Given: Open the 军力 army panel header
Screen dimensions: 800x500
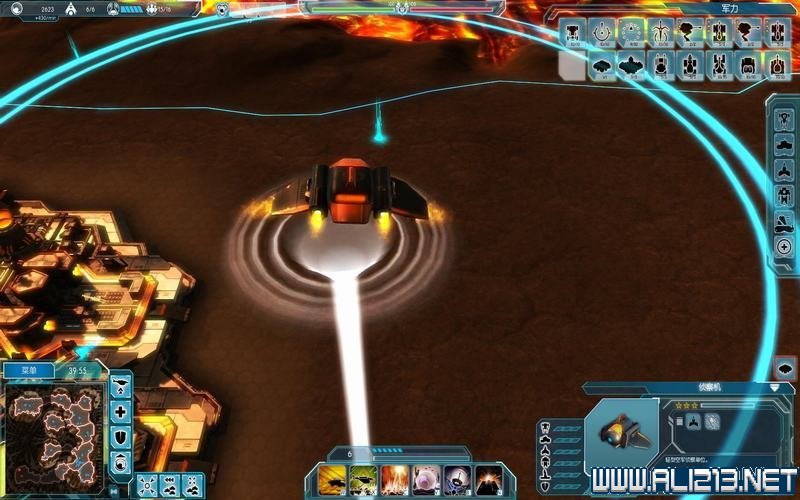Looking at the screenshot, I should (x=728, y=8).
